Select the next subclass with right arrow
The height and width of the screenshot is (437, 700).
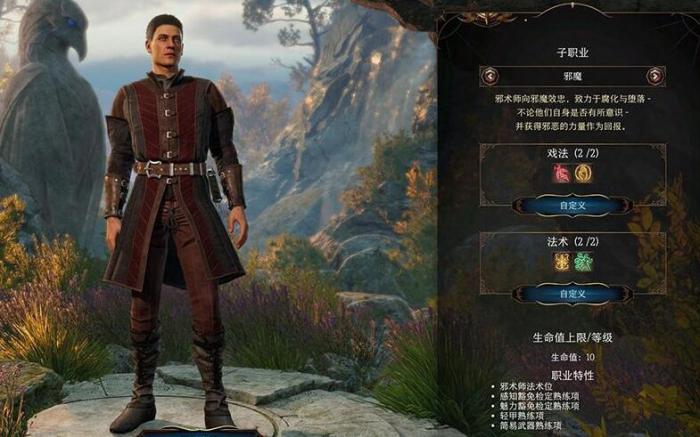pos(654,75)
